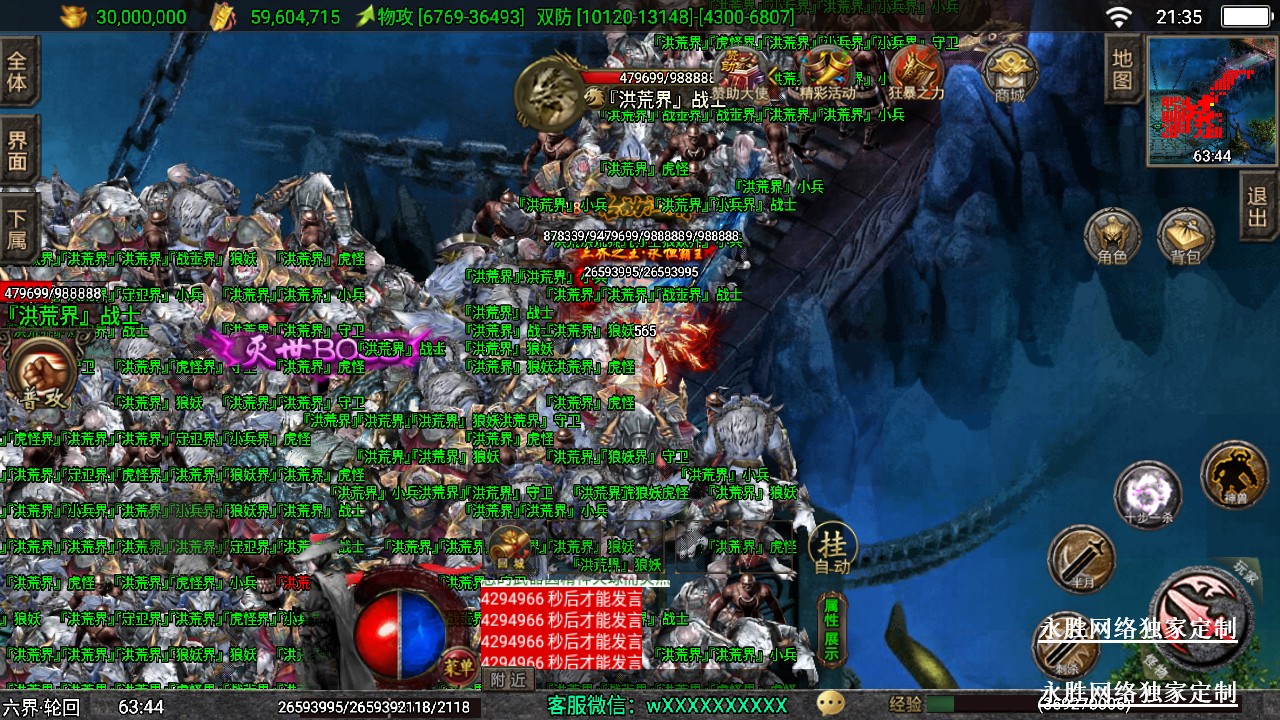Open the 属性展示 attribute display button
This screenshot has height=720, width=1280.
[830, 629]
